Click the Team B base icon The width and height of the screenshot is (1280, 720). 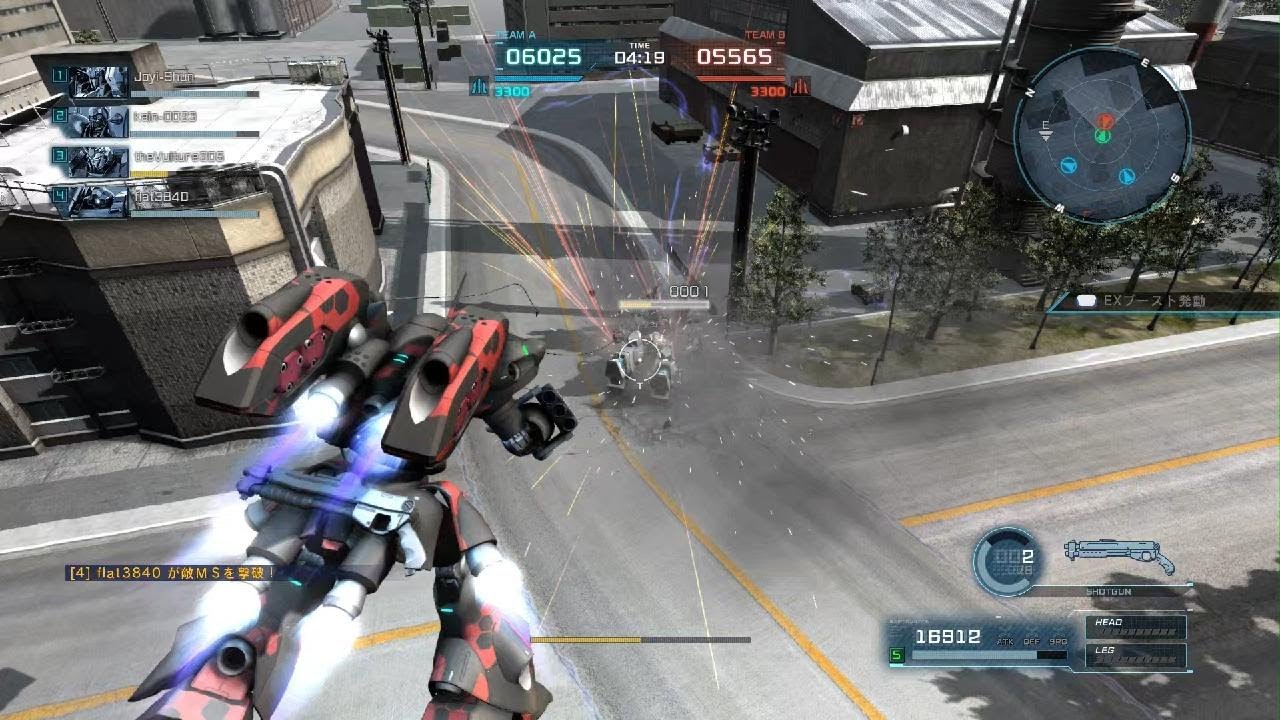click(800, 88)
